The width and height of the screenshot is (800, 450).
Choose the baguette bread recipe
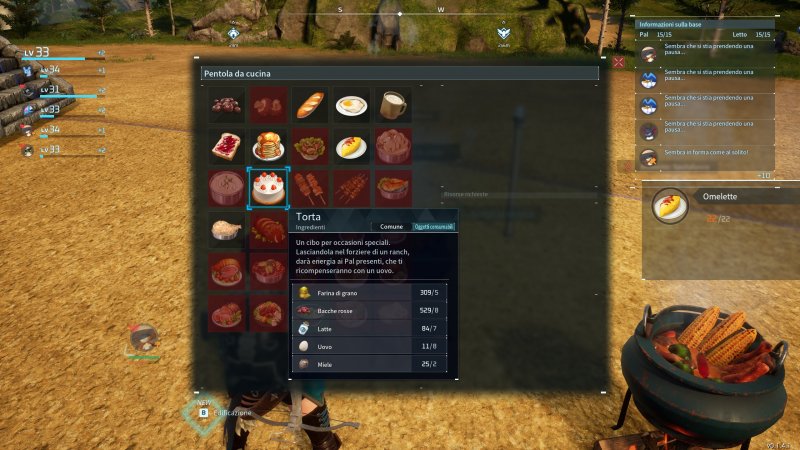pyautogui.click(x=310, y=104)
